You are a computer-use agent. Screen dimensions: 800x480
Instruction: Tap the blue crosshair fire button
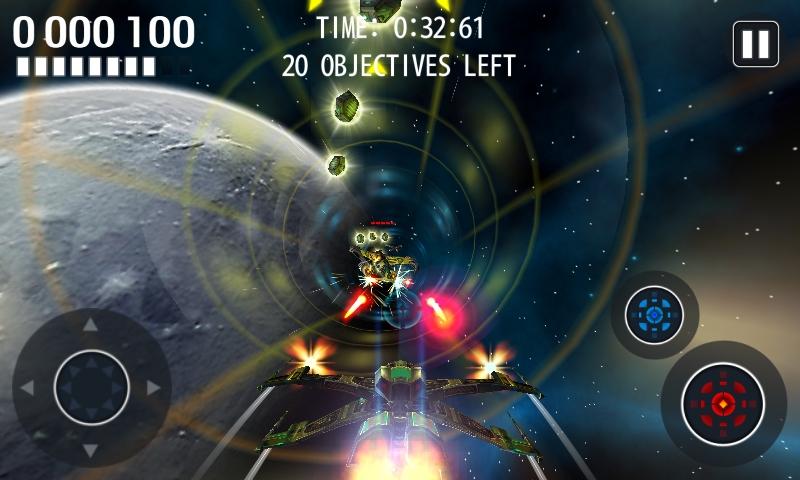click(654, 315)
